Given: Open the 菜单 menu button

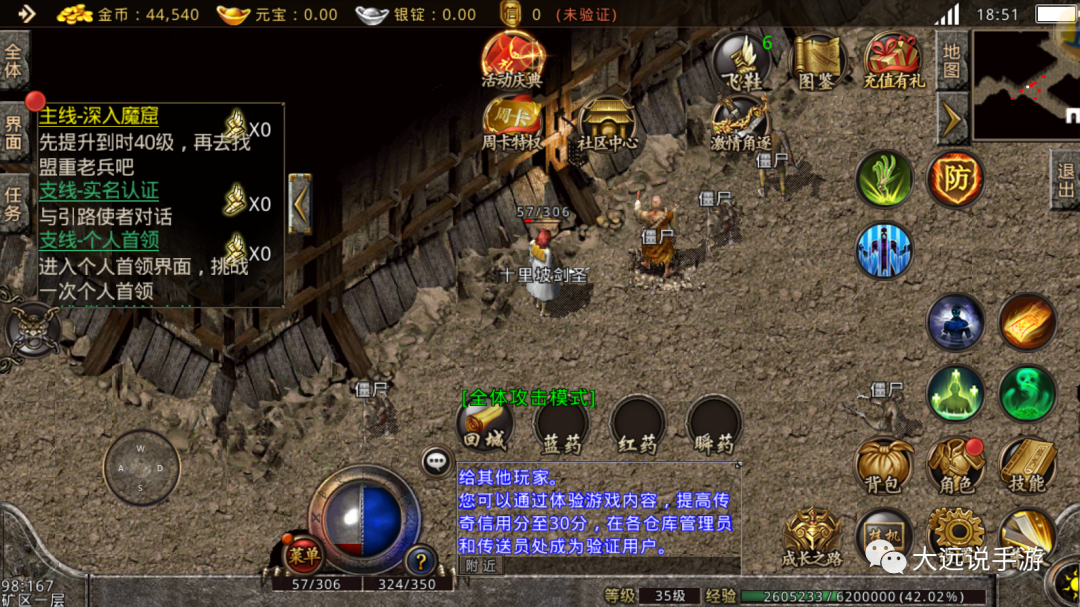Looking at the screenshot, I should [302, 554].
